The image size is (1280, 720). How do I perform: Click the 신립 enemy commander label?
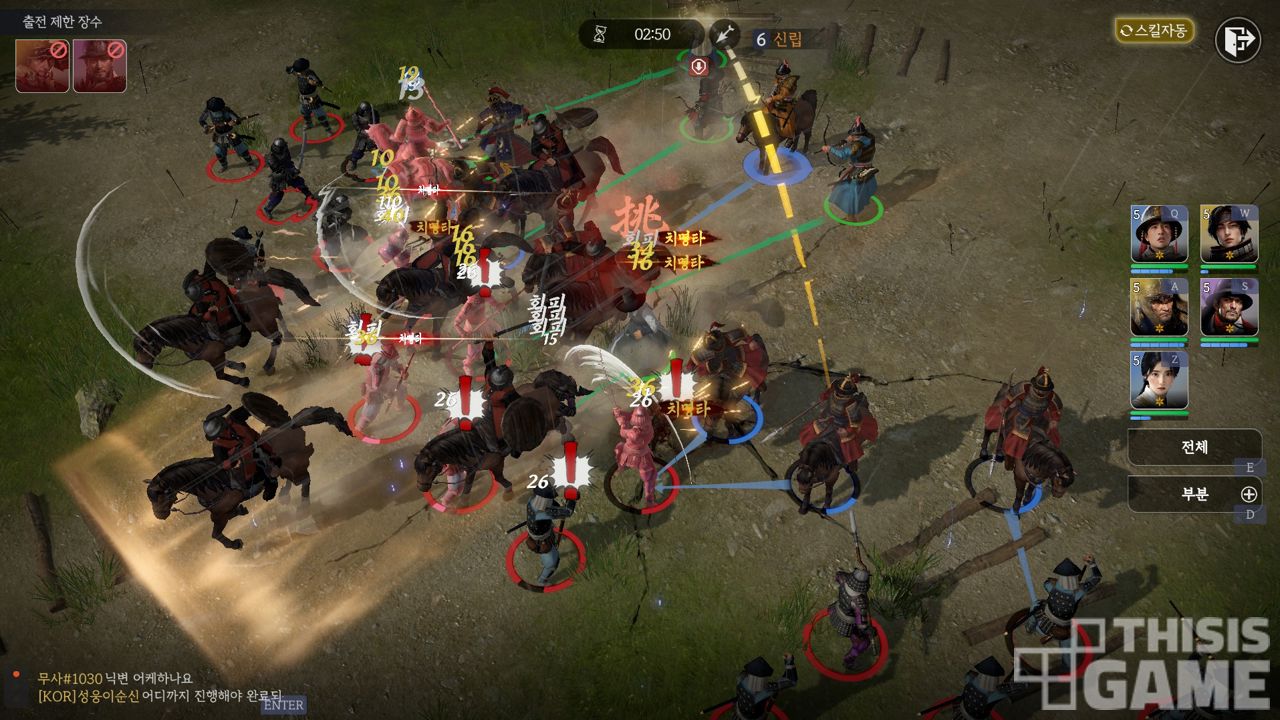[779, 39]
